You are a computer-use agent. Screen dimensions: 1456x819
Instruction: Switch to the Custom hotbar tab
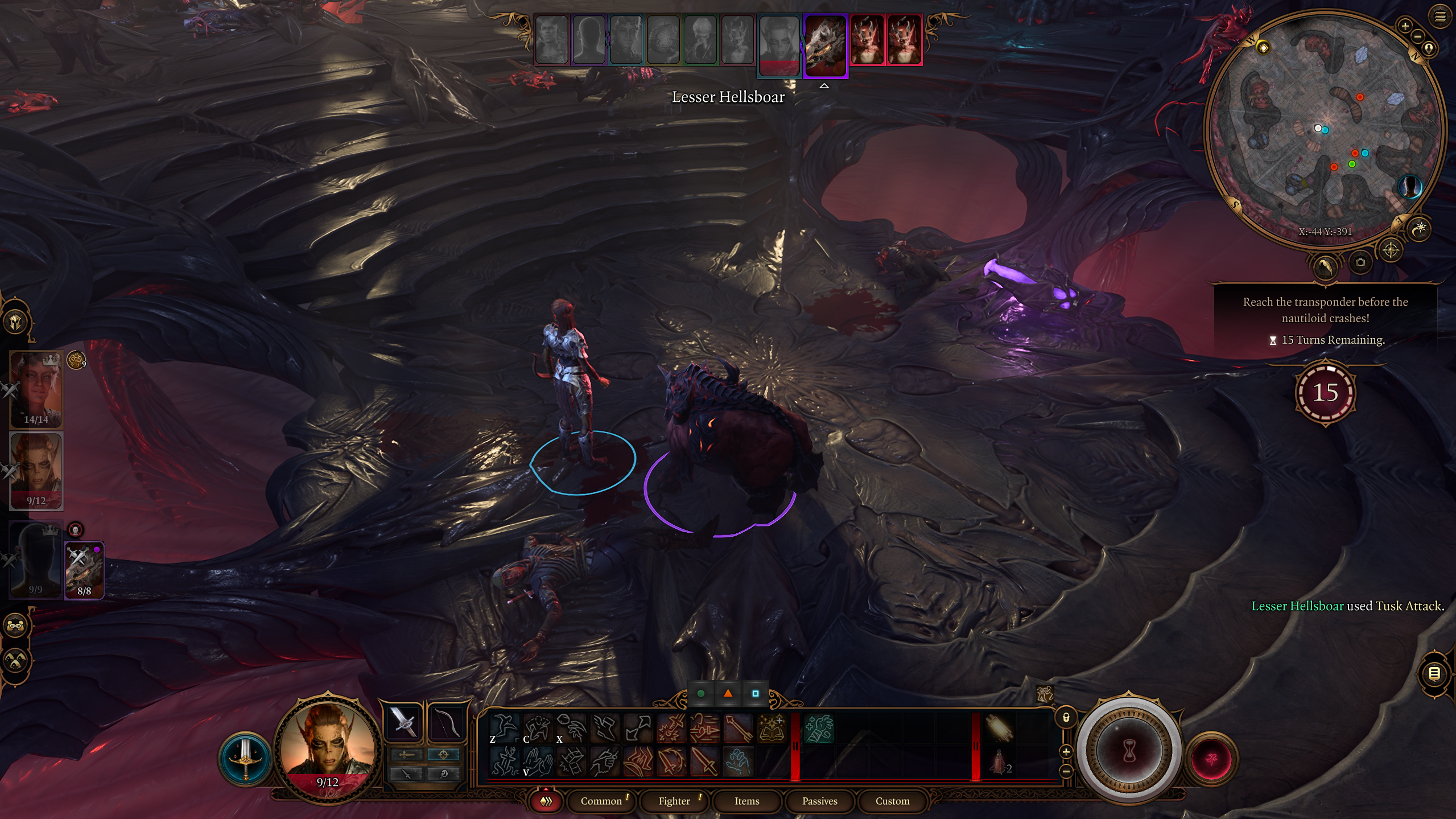pos(892,801)
